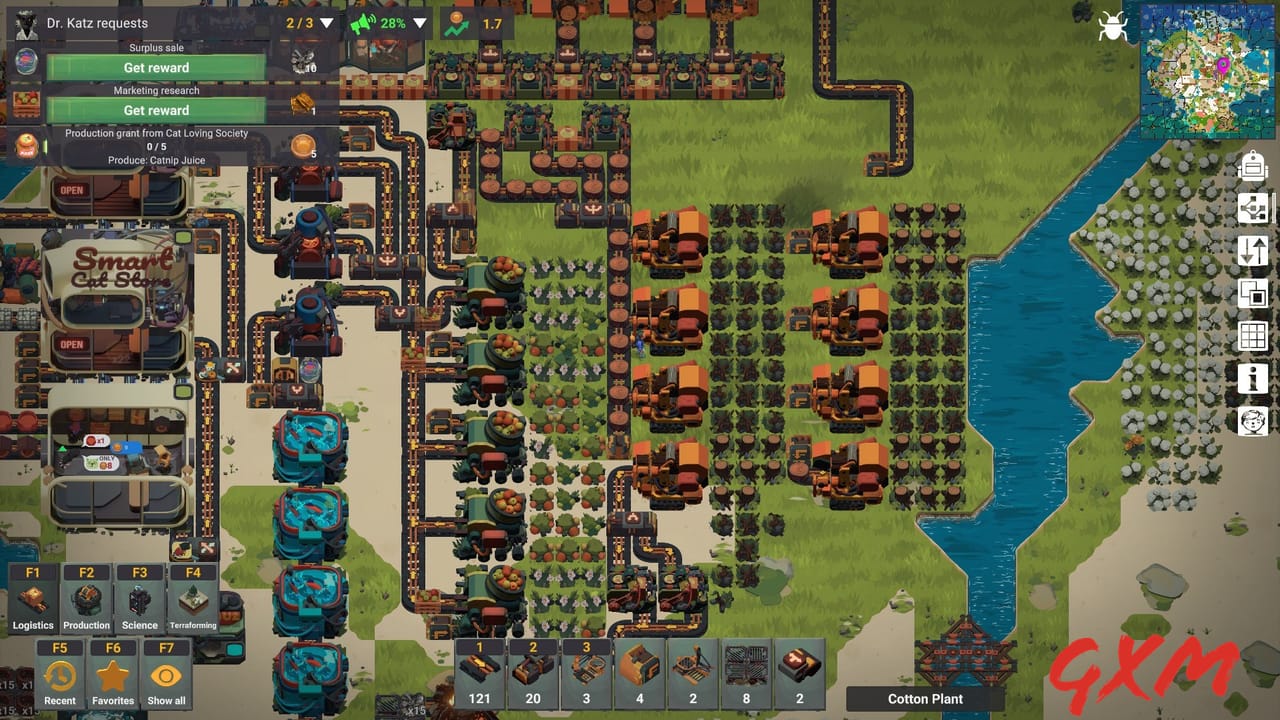Open the info panel icon on sidebar
This screenshot has width=1280, height=720.
coord(1252,378)
